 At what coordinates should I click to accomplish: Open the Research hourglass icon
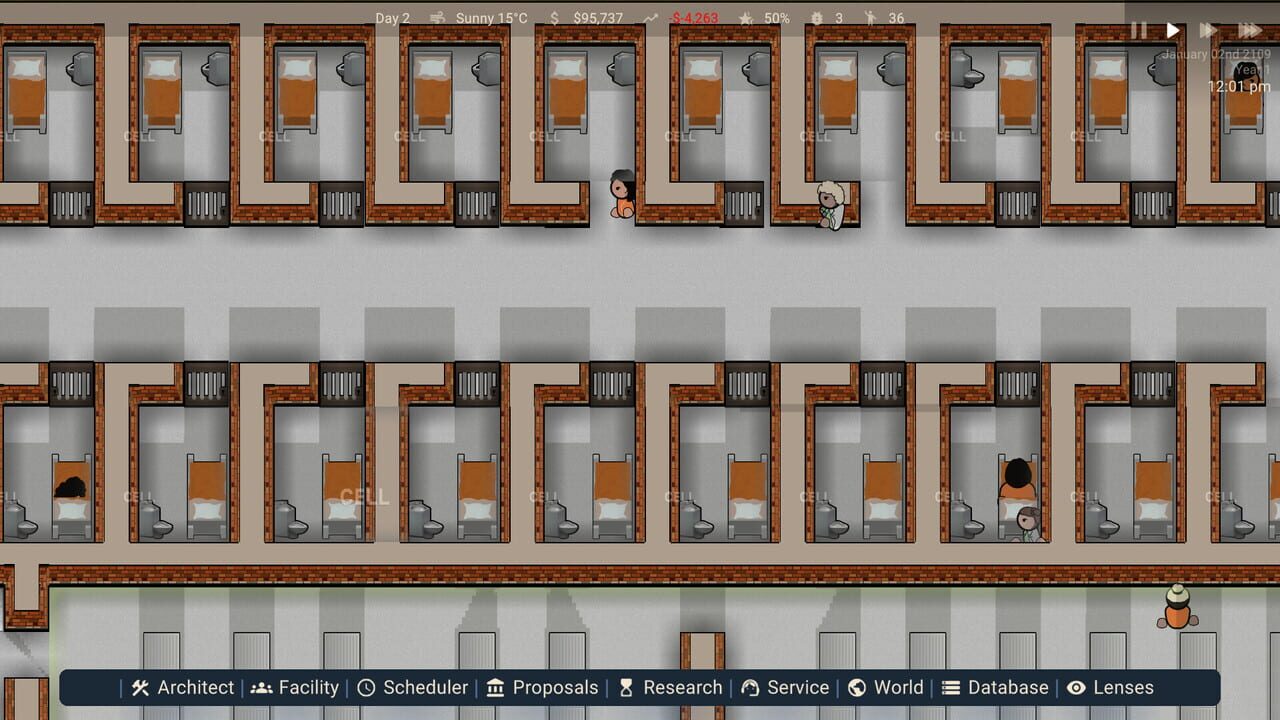pyautogui.click(x=628, y=687)
